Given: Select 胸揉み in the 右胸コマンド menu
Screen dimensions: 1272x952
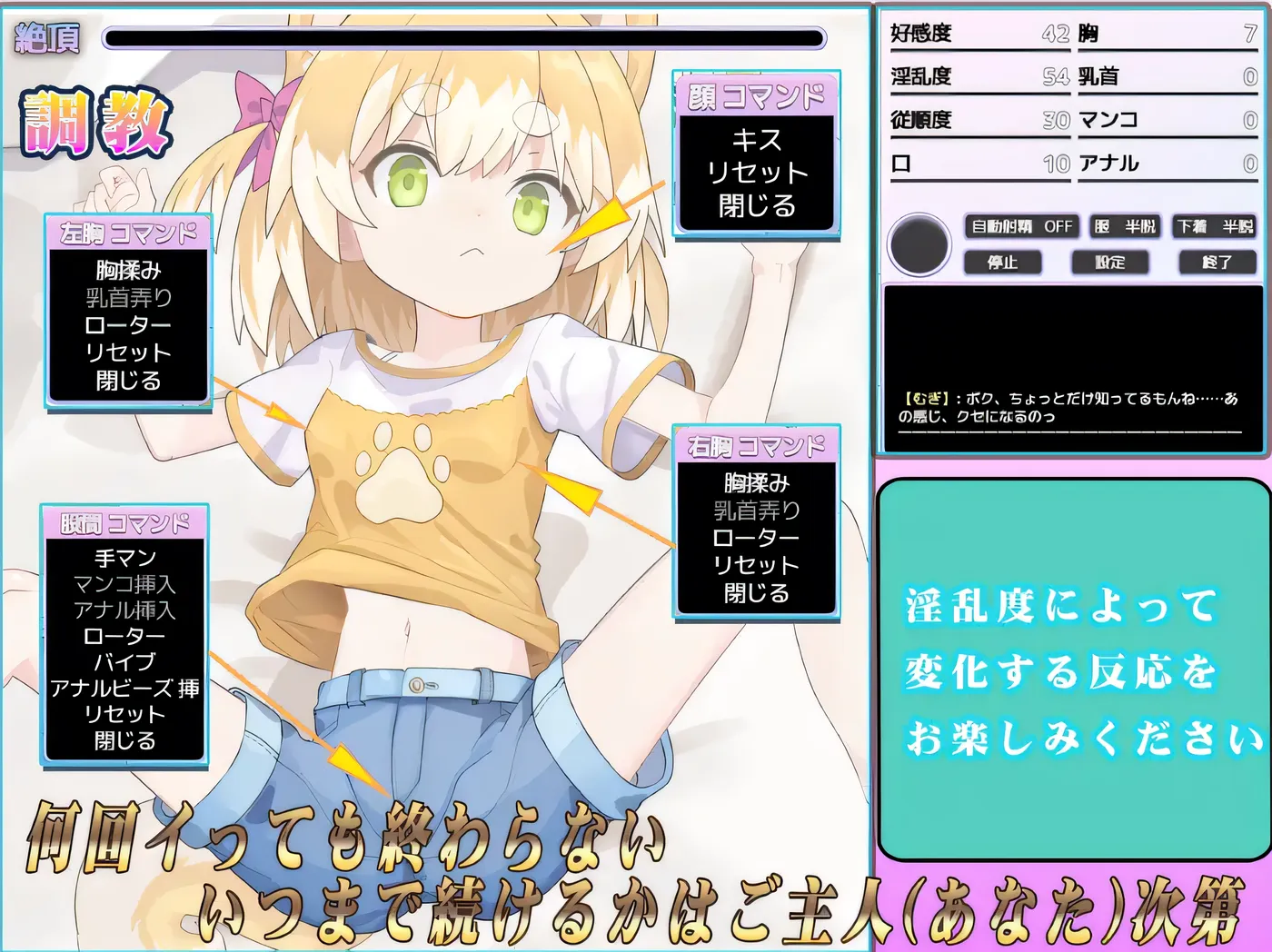Looking at the screenshot, I should 758,484.
